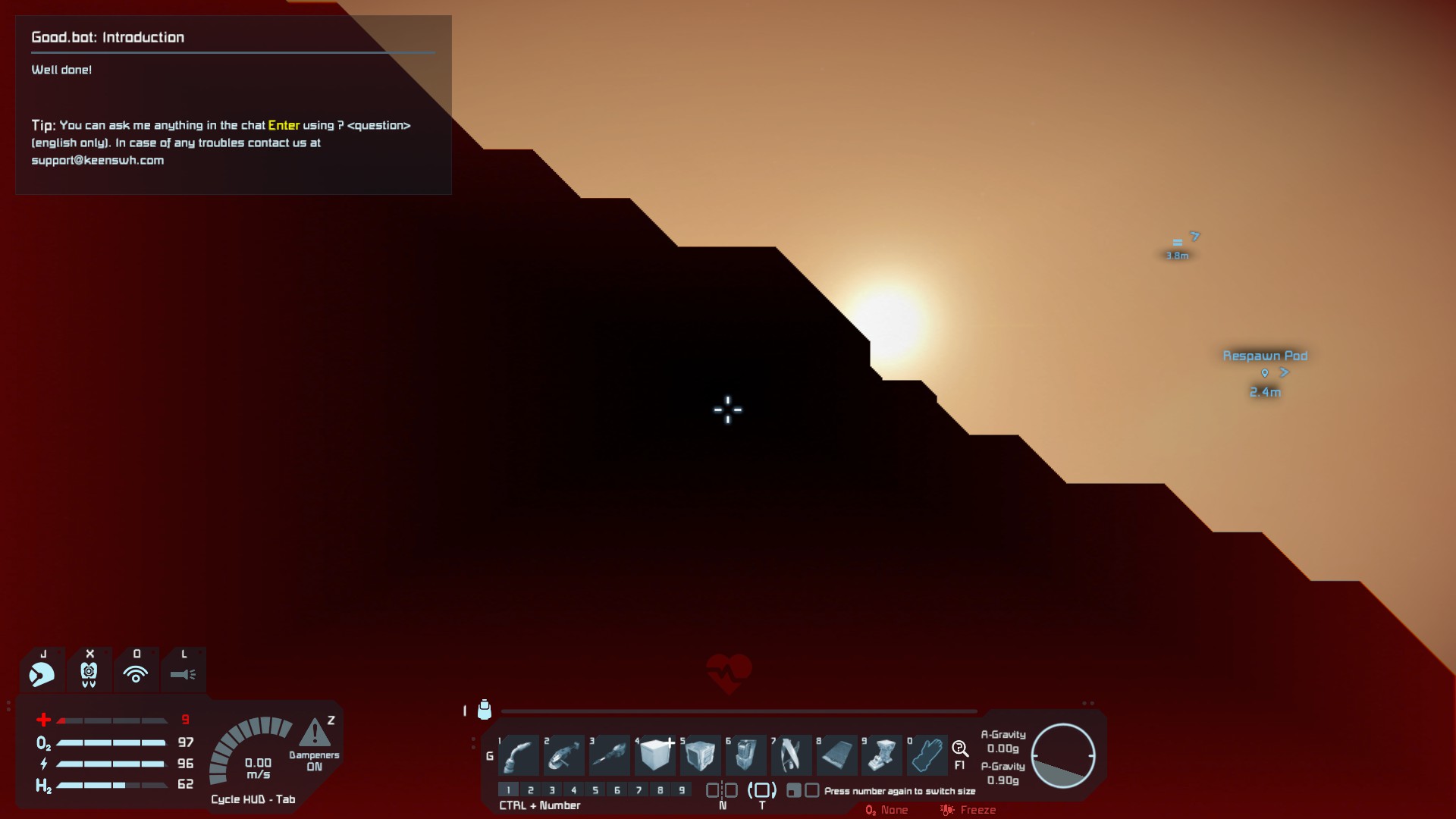This screenshot has width=1456, height=819.
Task: Switch to toolbar page 5
Action: coord(595,790)
